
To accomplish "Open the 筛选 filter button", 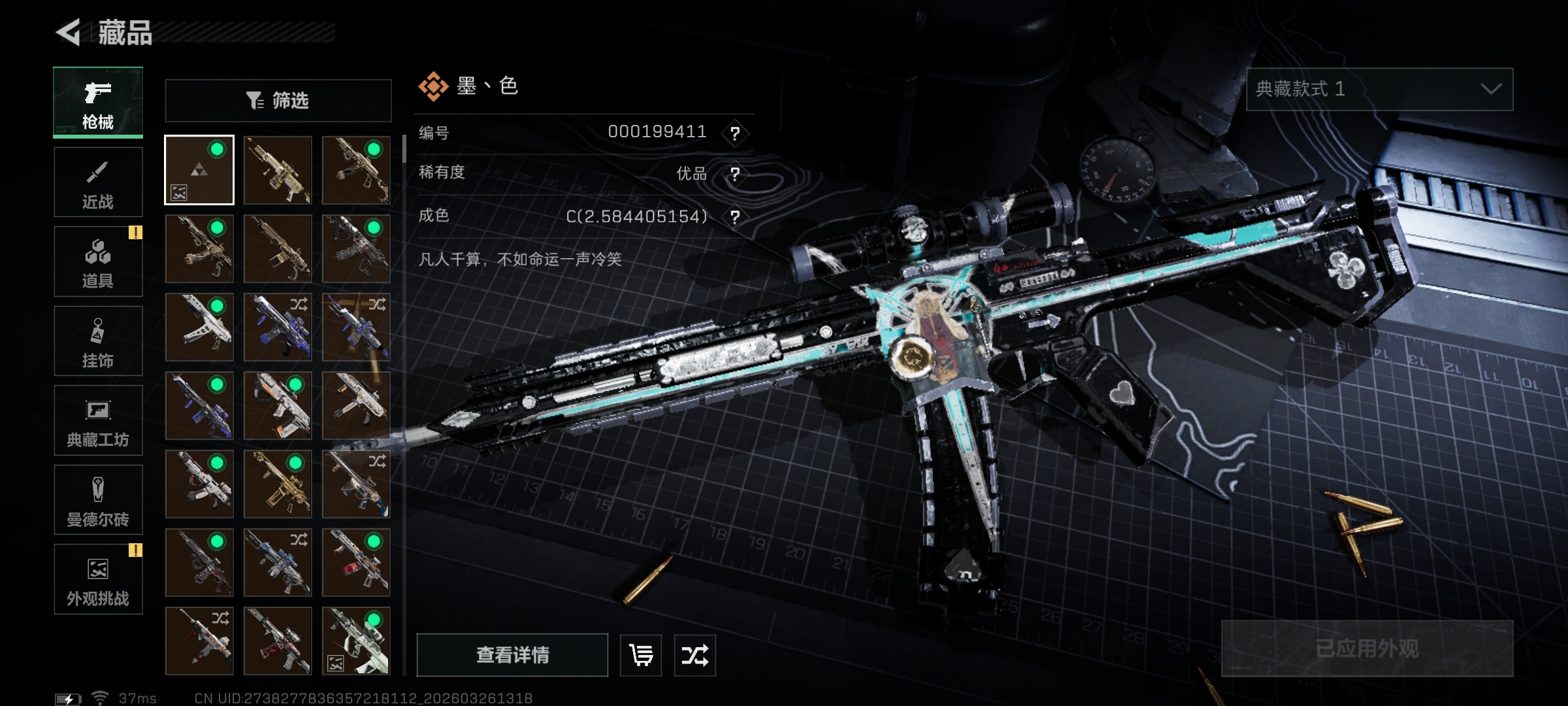I will pos(278,101).
